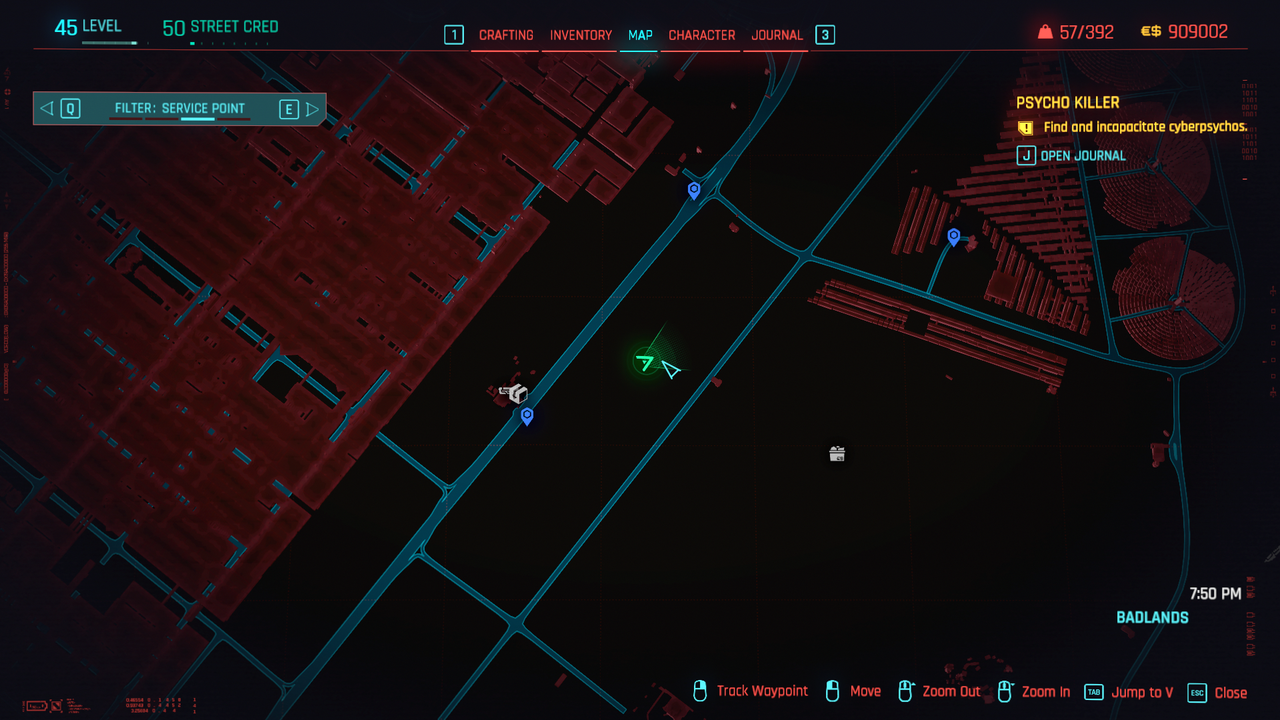This screenshot has width=1280, height=720.
Task: Cycle map filter to next with right arrow
Action: [312, 109]
